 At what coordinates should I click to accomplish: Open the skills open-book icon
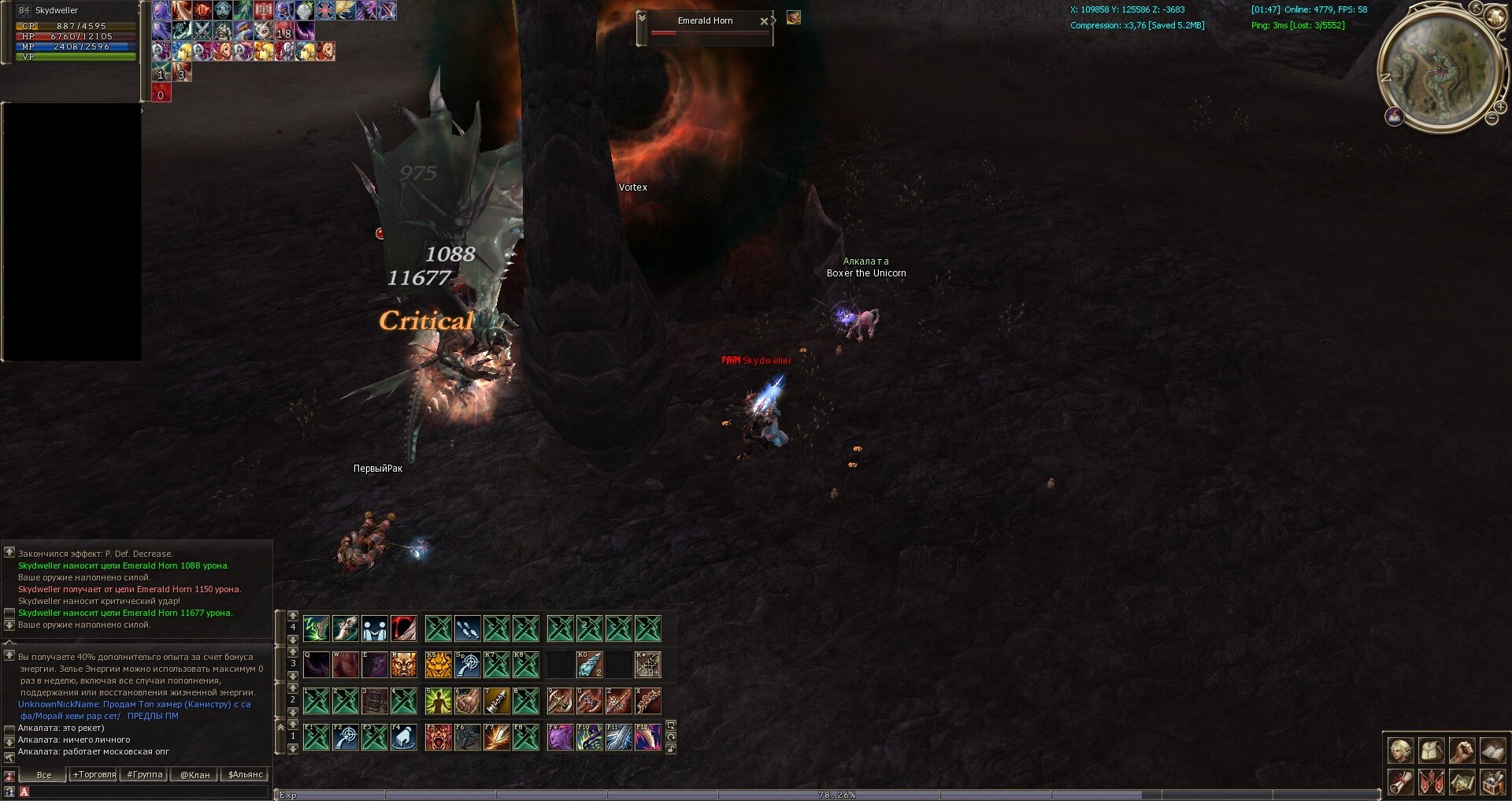(x=1492, y=751)
